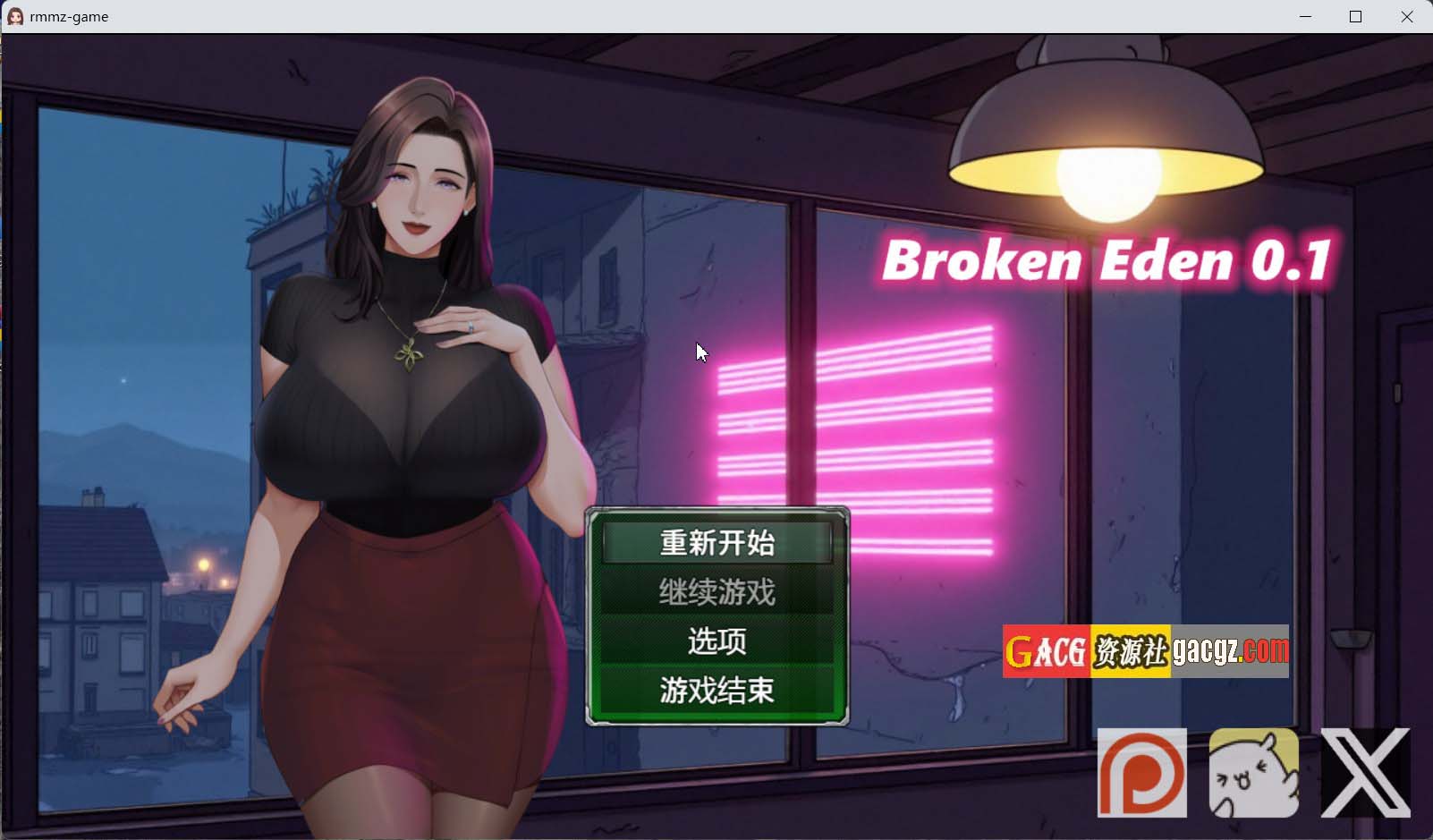Open the 选项 options entry
This screenshot has height=840, width=1433.
click(x=716, y=641)
